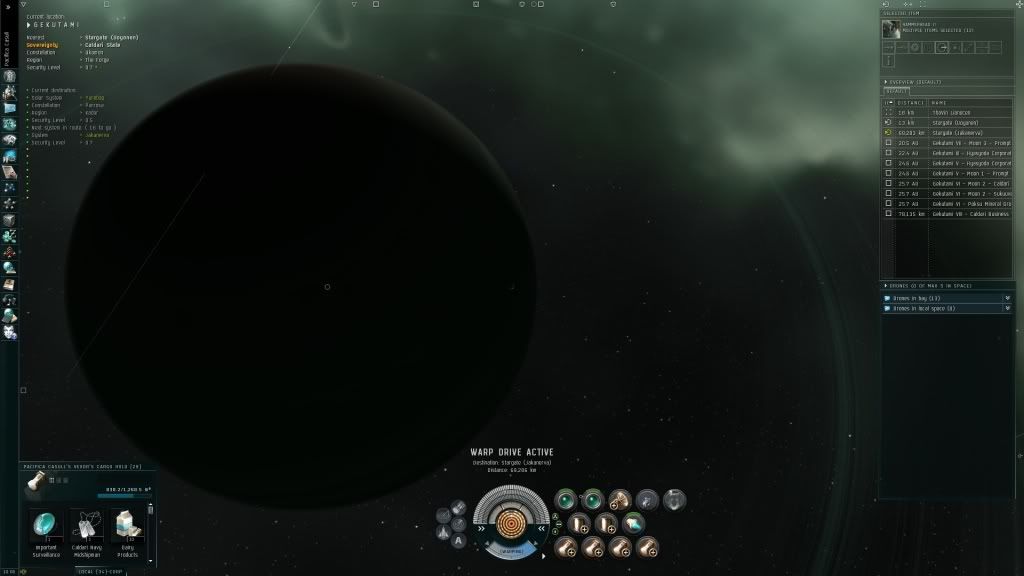Click the cyan-tipped afterburner module
Image resolution: width=1024 pixels, height=576 pixels.
pyautogui.click(x=634, y=522)
